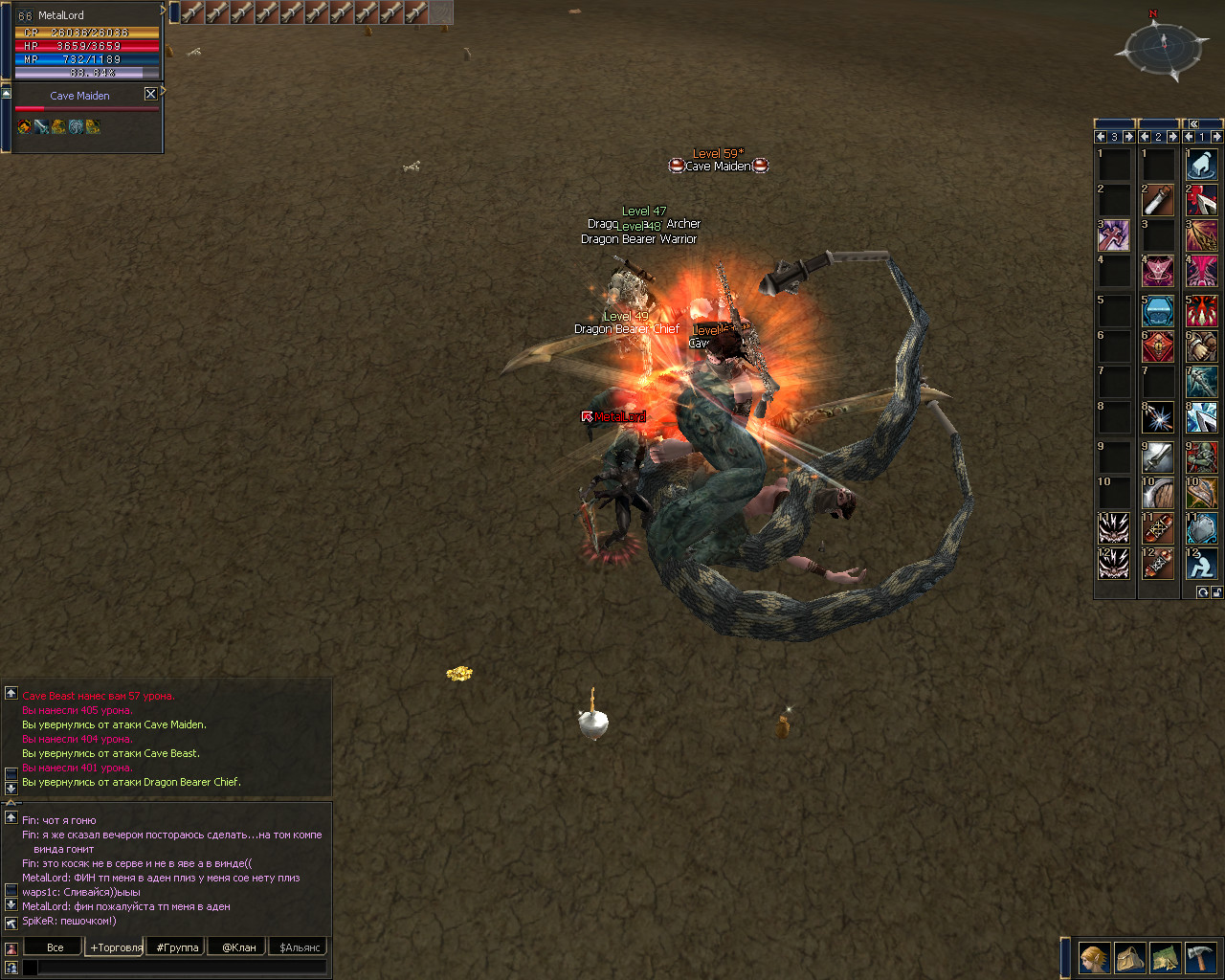Activate the blue helmet skill icon
Screen dimensions: 1225x980
point(1157,311)
